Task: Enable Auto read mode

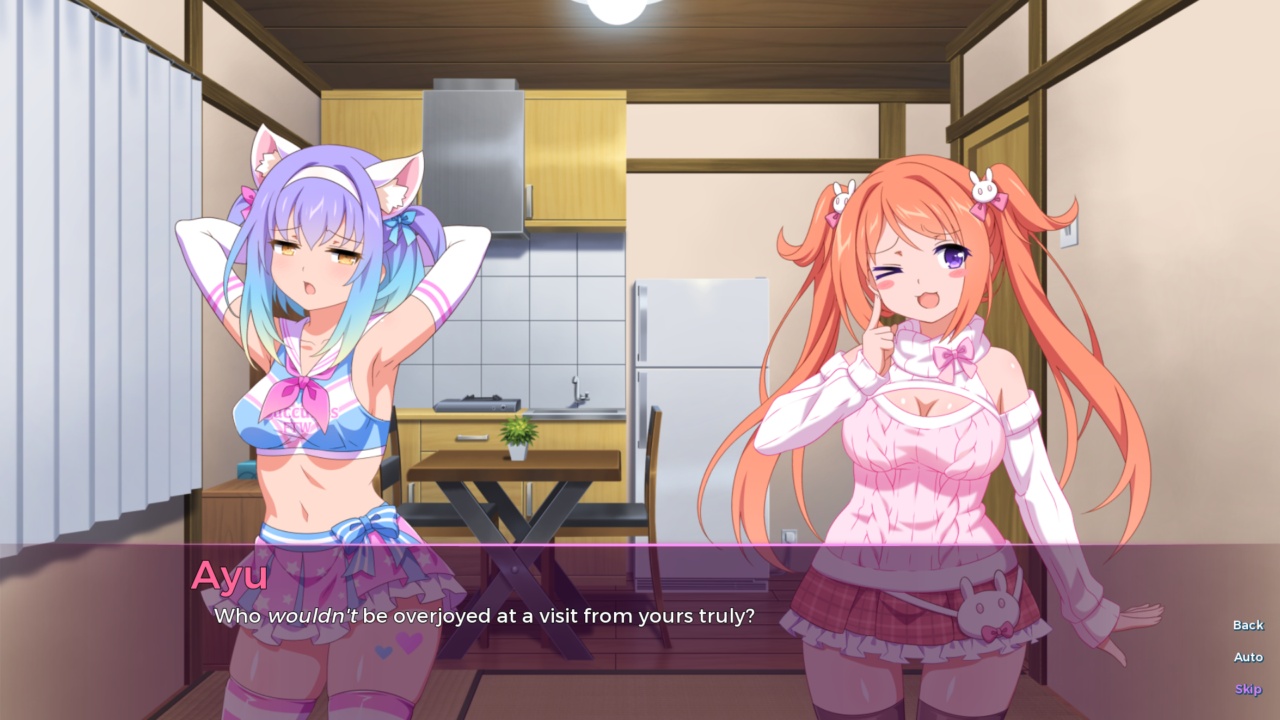Action: pyautogui.click(x=1247, y=656)
